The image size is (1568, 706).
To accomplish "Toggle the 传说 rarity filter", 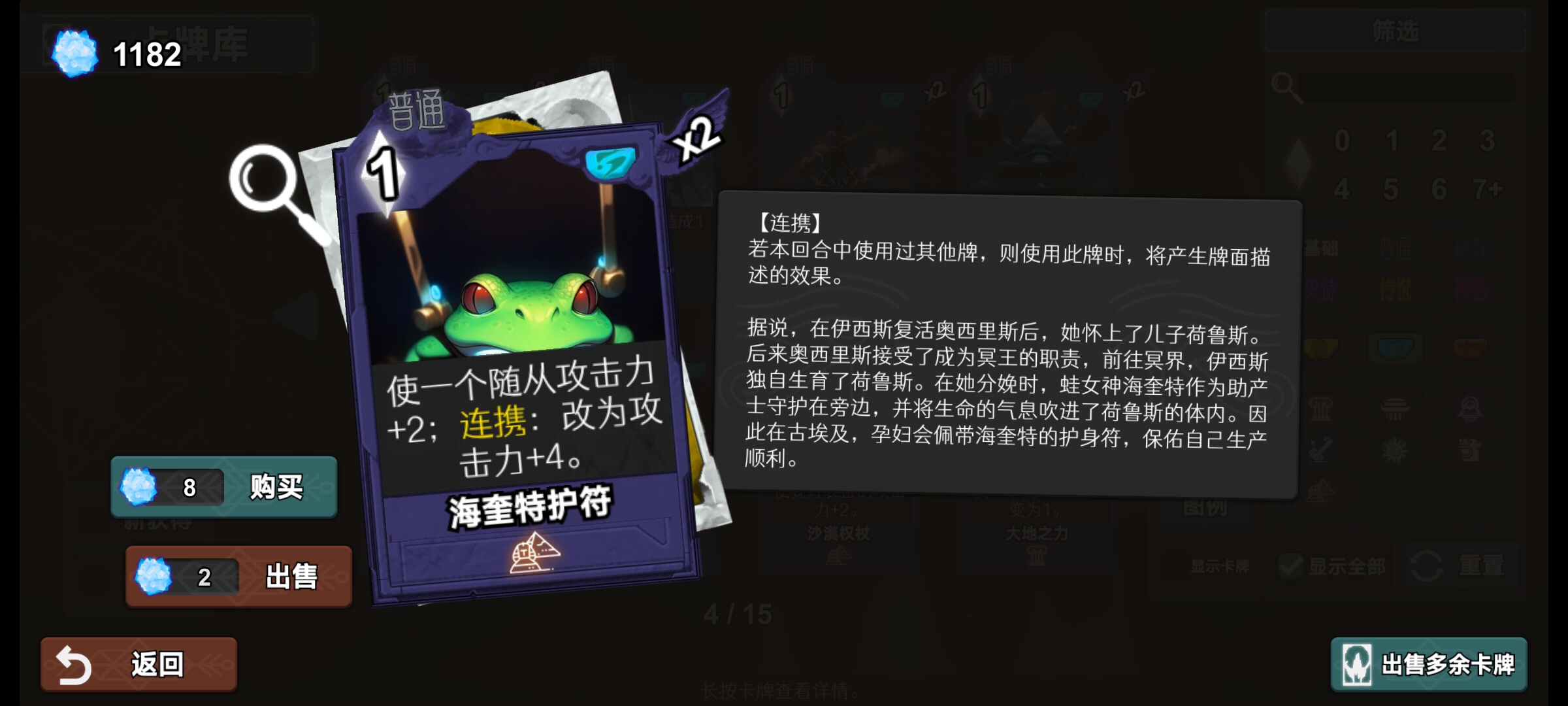I will point(1396,289).
